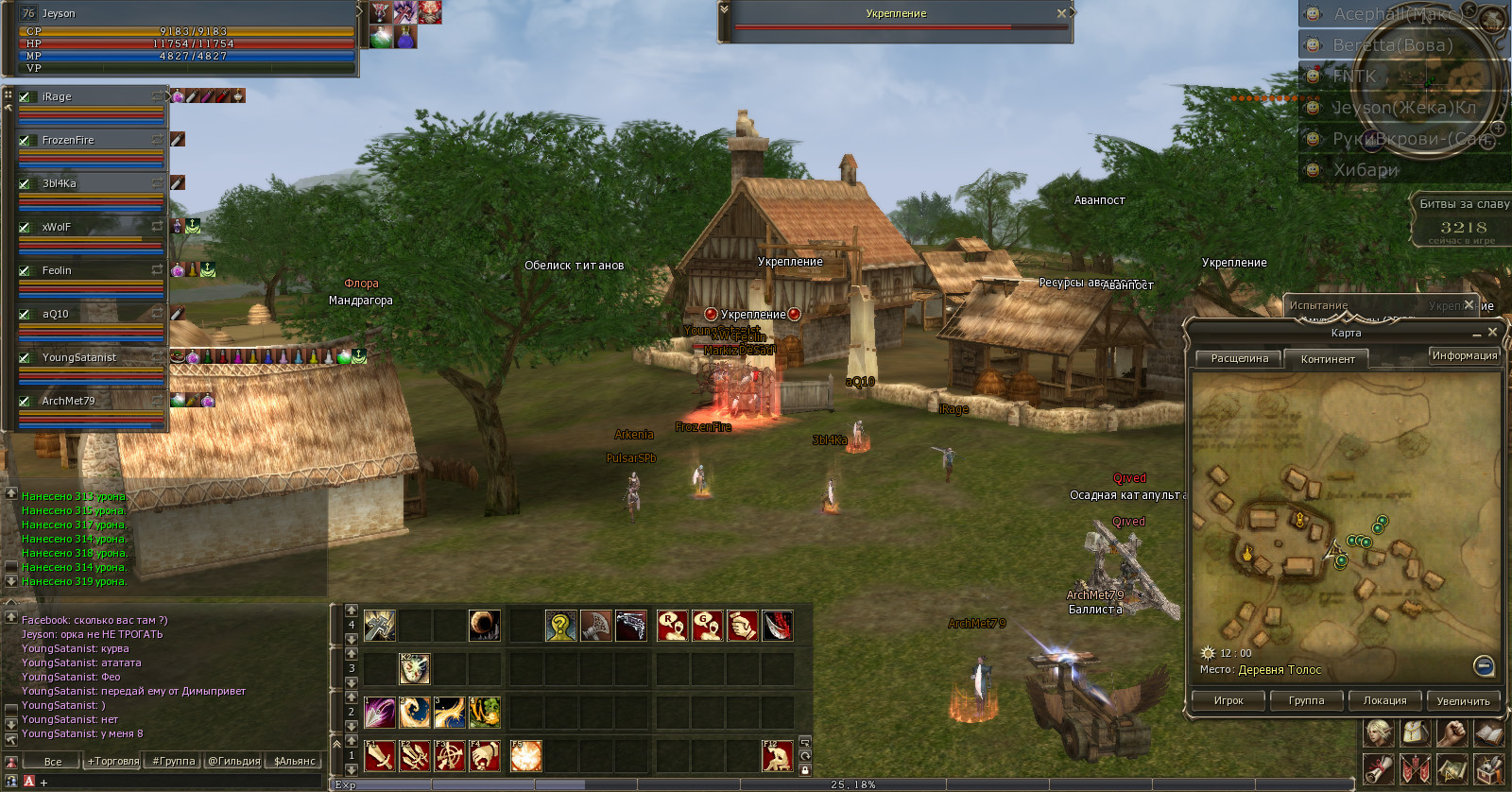This screenshot has height=792, width=1512.
Task: Close the Укрепление target window
Action: pyautogui.click(x=1061, y=13)
